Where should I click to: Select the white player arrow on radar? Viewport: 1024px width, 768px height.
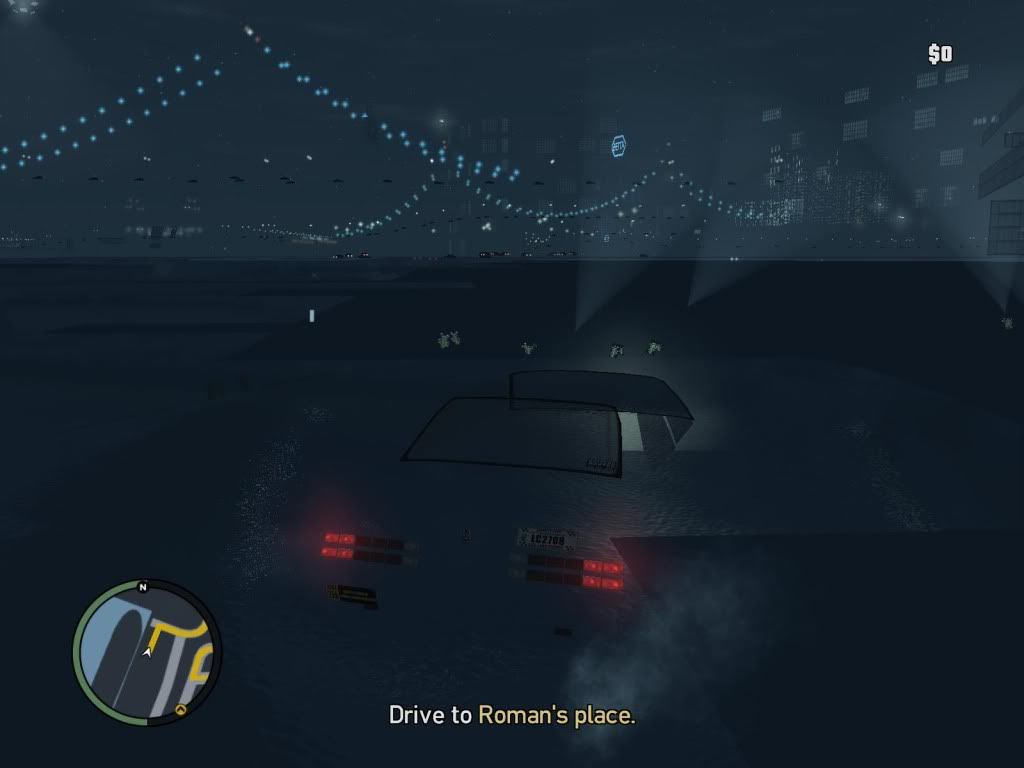coord(148,652)
